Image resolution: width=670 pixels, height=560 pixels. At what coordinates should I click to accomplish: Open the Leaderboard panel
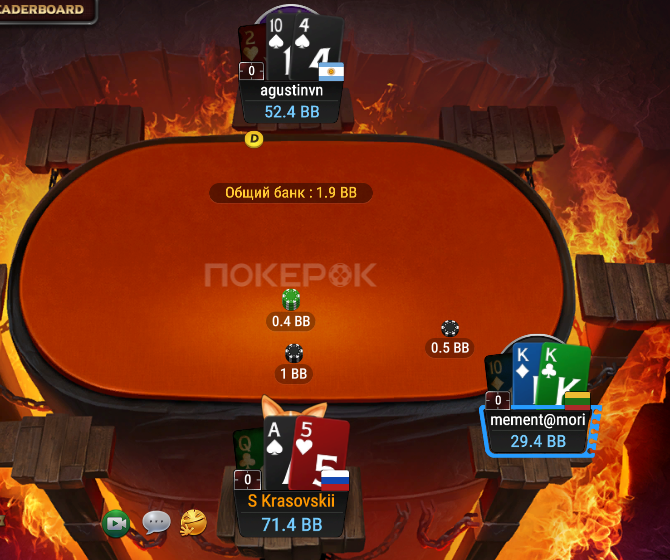click(46, 10)
